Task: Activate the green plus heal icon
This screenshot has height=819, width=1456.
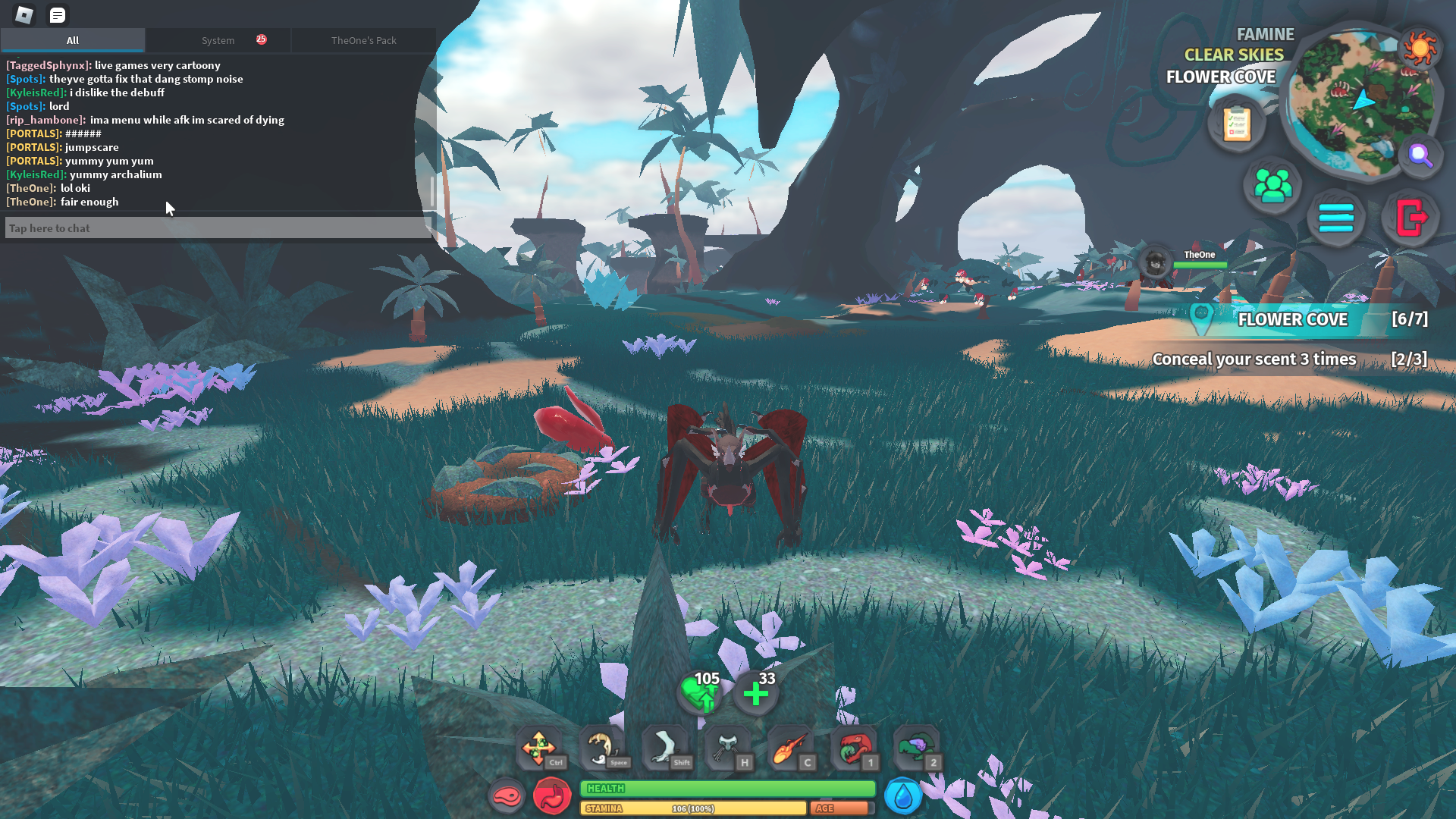Action: (755, 693)
